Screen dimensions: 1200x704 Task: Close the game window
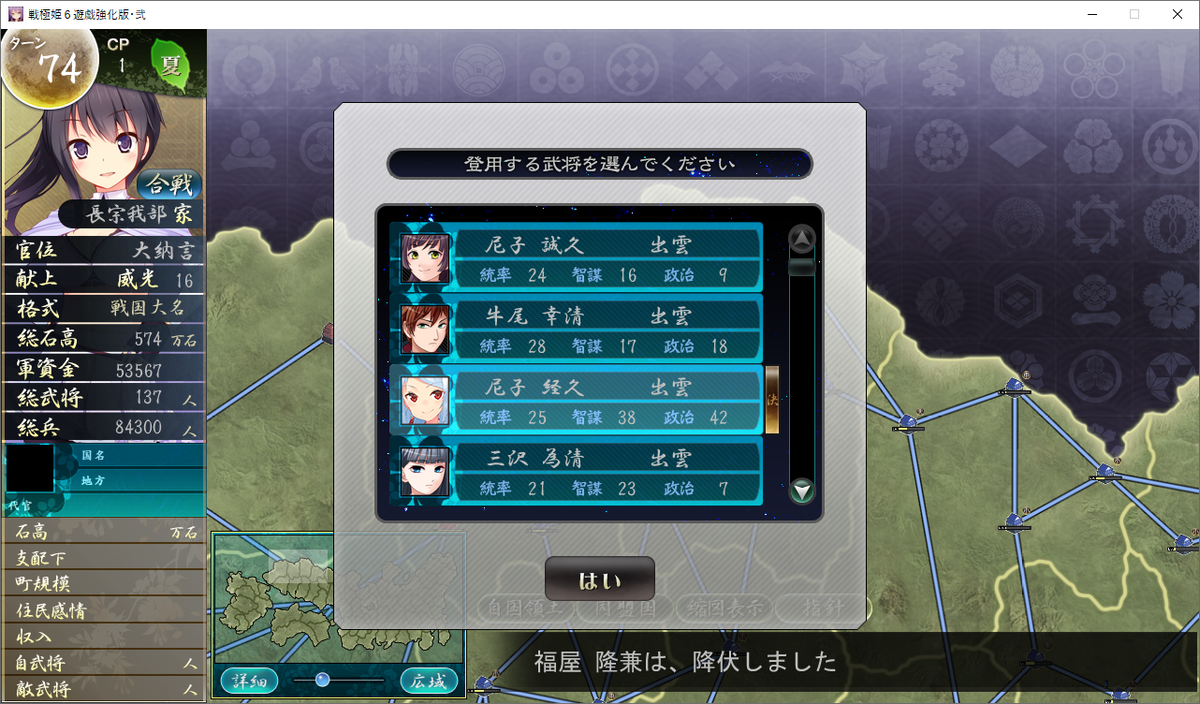pos(1176,14)
